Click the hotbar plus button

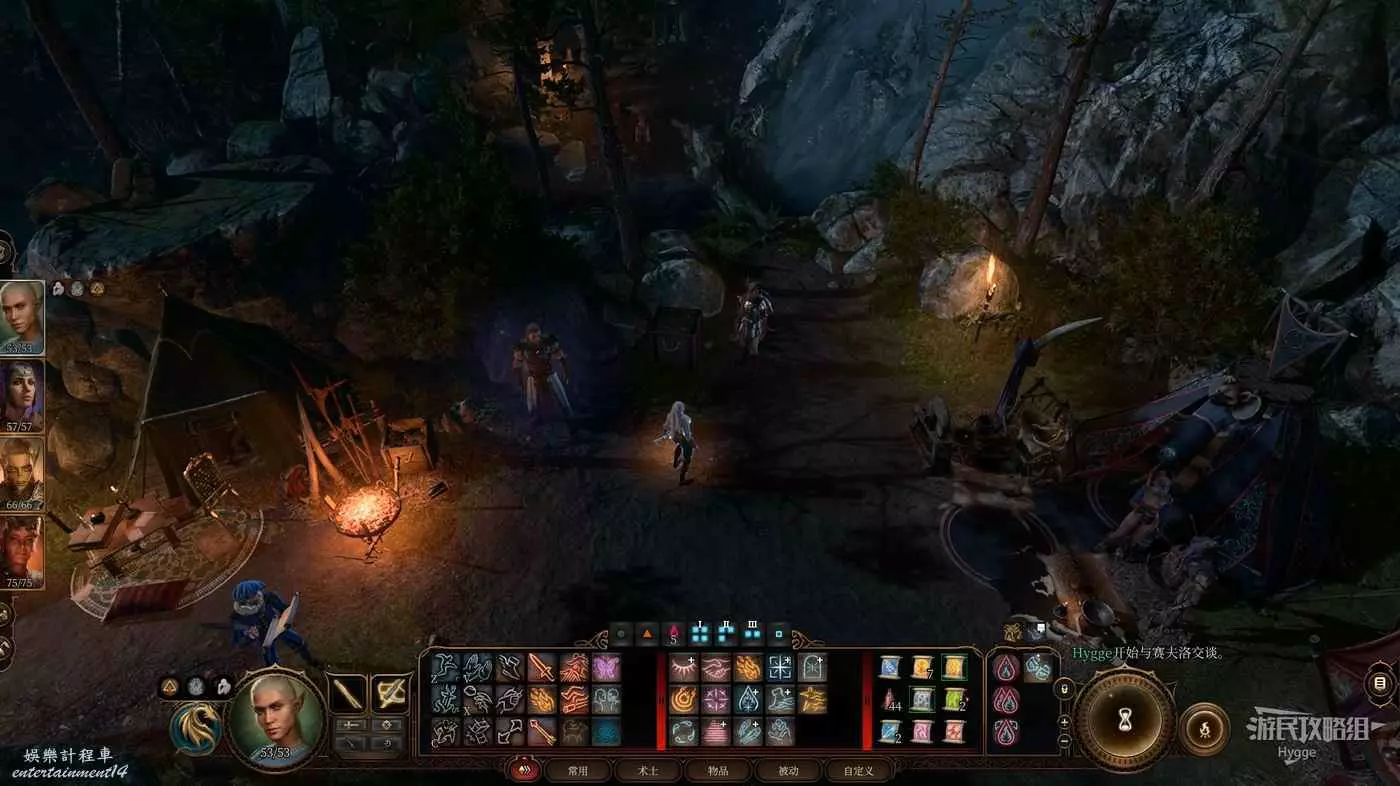pos(1064,720)
